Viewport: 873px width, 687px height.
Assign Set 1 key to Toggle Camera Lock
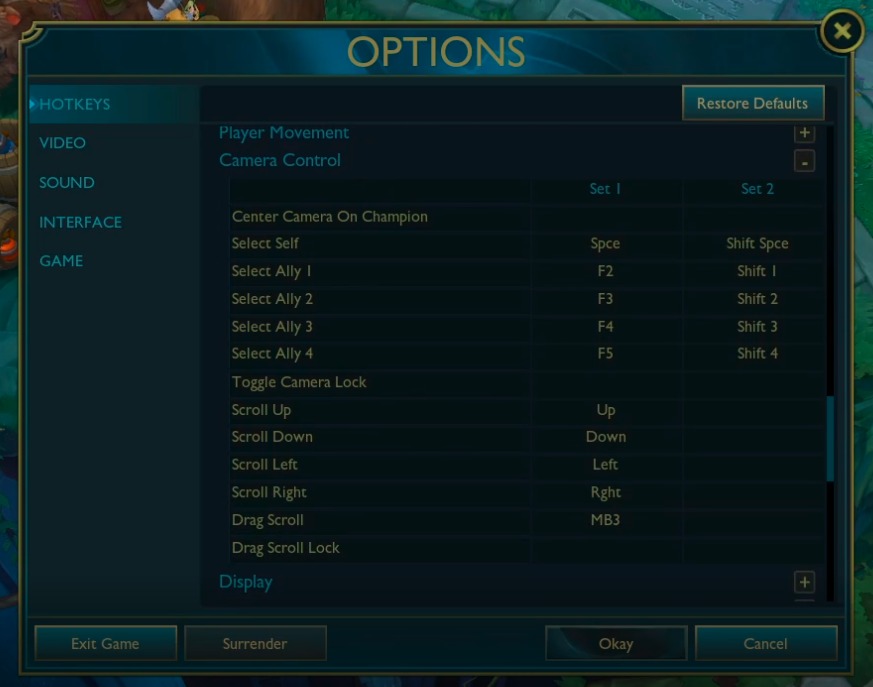tap(605, 382)
